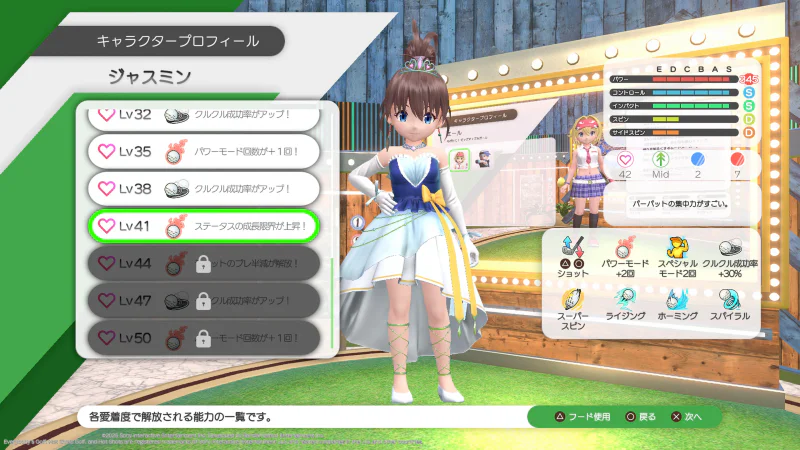
Task: Select the green Mid trajectory arrow icon
Action: tap(660, 159)
